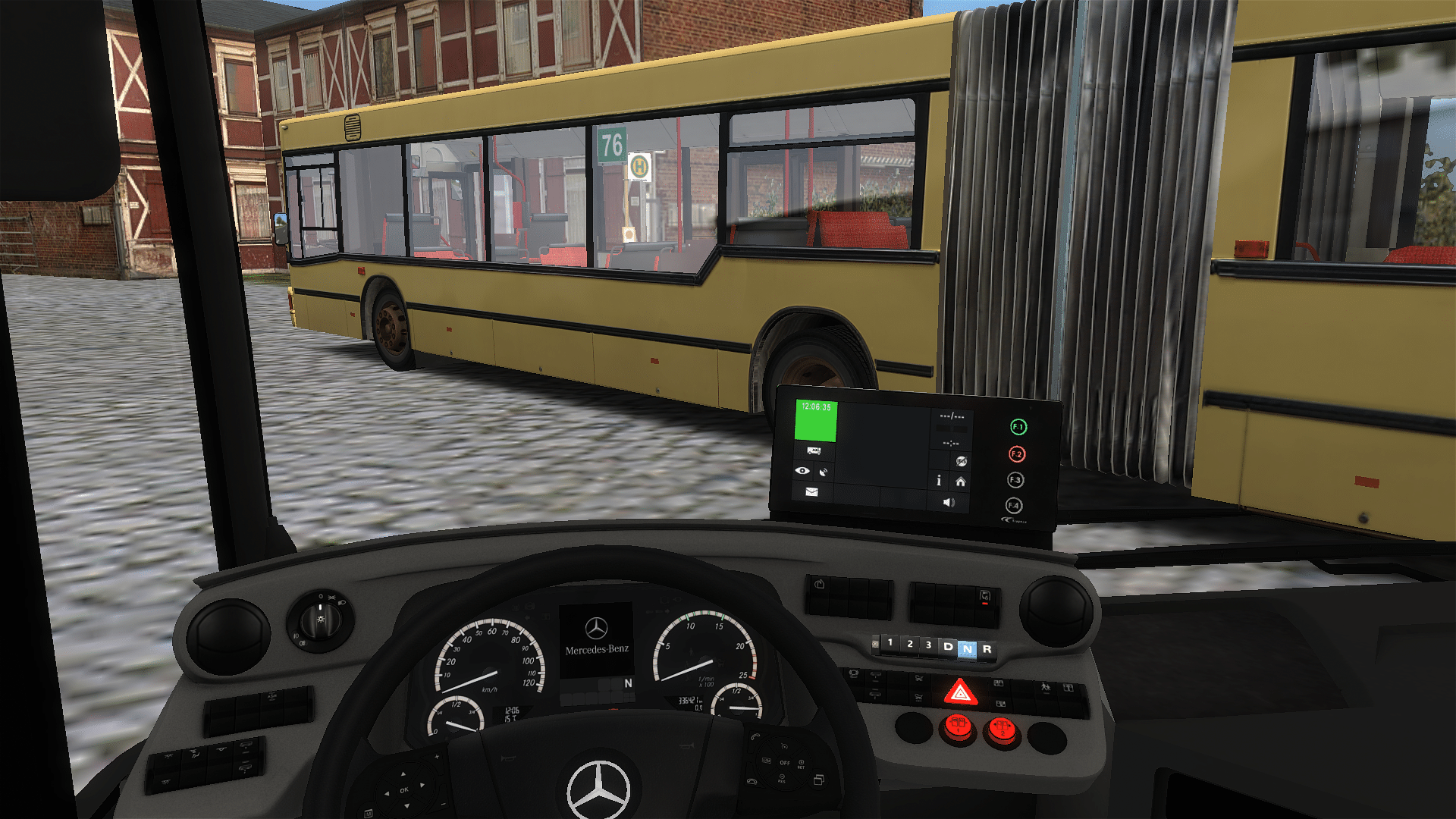Click the OK button on the steering wheel

(404, 790)
